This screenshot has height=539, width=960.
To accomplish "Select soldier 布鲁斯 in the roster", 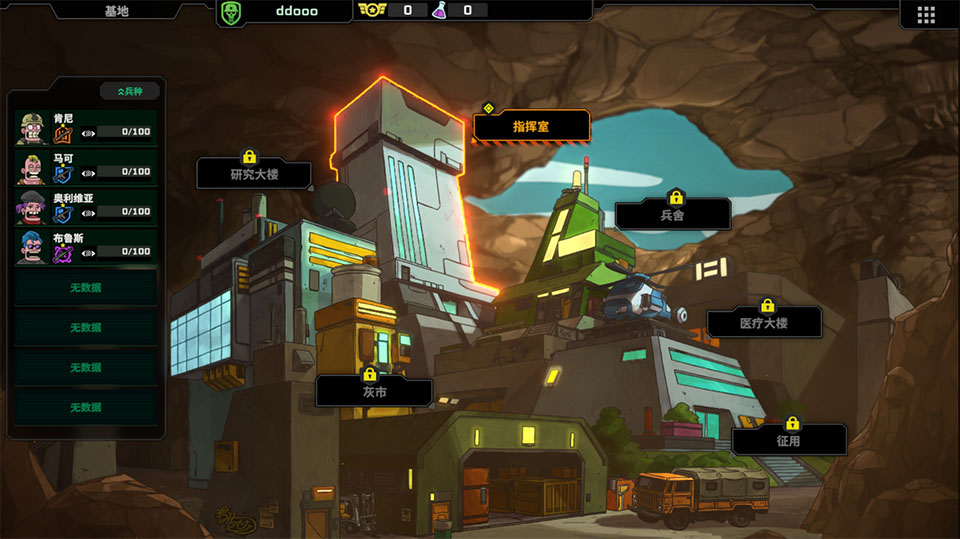I will point(85,248).
